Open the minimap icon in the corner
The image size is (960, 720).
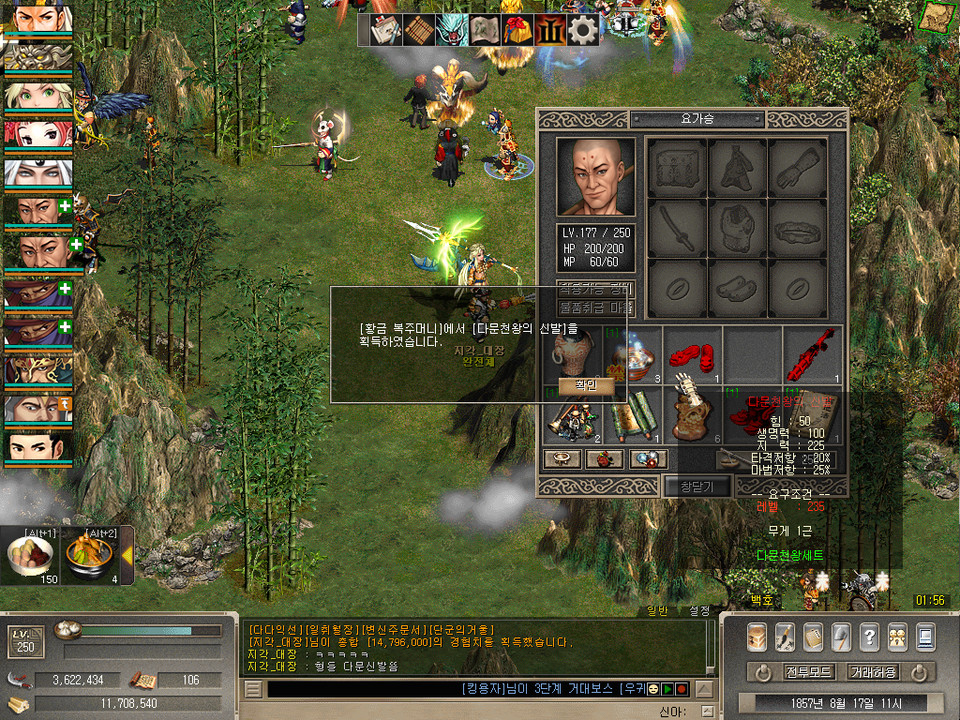point(937,17)
